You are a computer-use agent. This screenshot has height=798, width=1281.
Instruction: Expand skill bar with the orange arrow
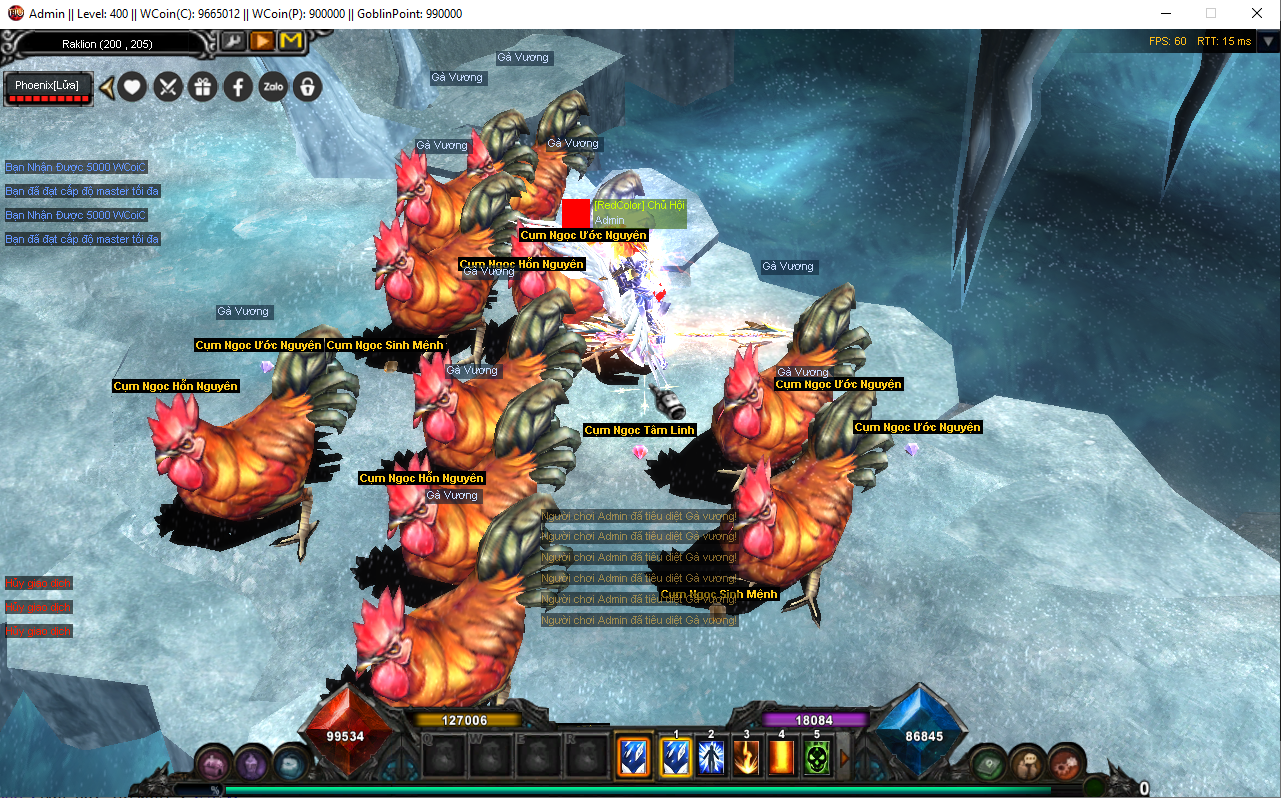pyautogui.click(x=843, y=758)
